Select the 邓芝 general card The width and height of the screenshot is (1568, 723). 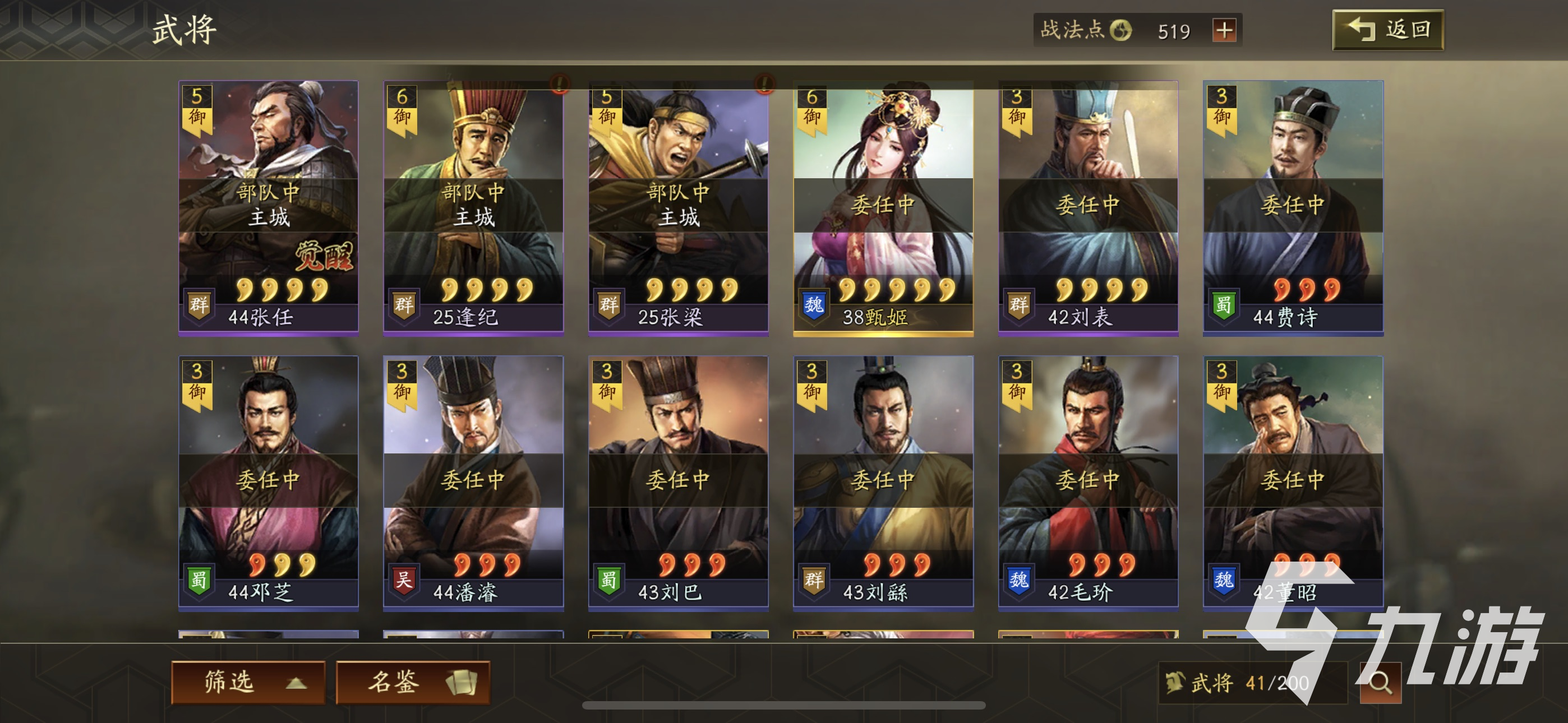click(x=269, y=482)
